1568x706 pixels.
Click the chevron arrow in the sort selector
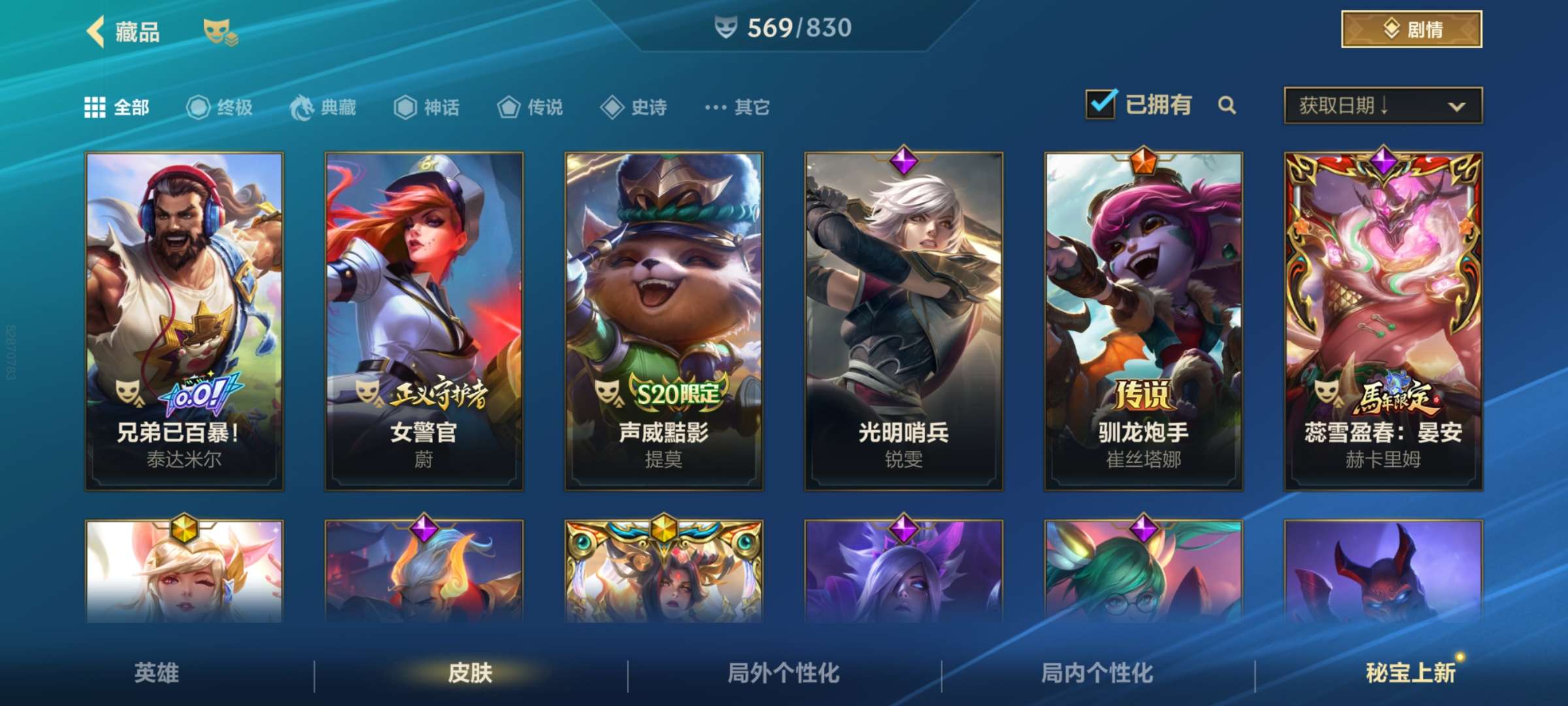[1457, 107]
